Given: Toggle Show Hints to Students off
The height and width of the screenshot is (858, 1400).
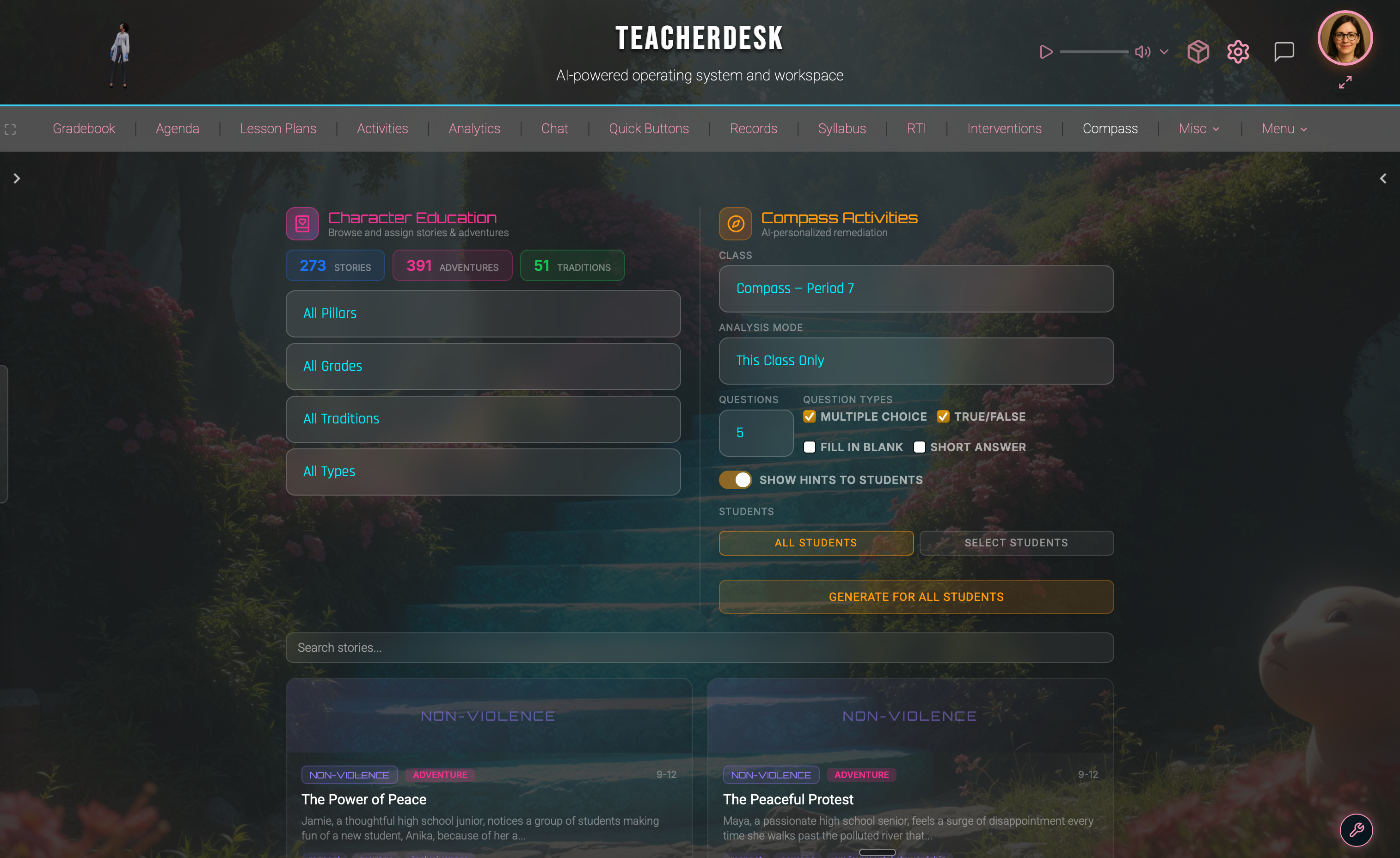Looking at the screenshot, I should (735, 479).
